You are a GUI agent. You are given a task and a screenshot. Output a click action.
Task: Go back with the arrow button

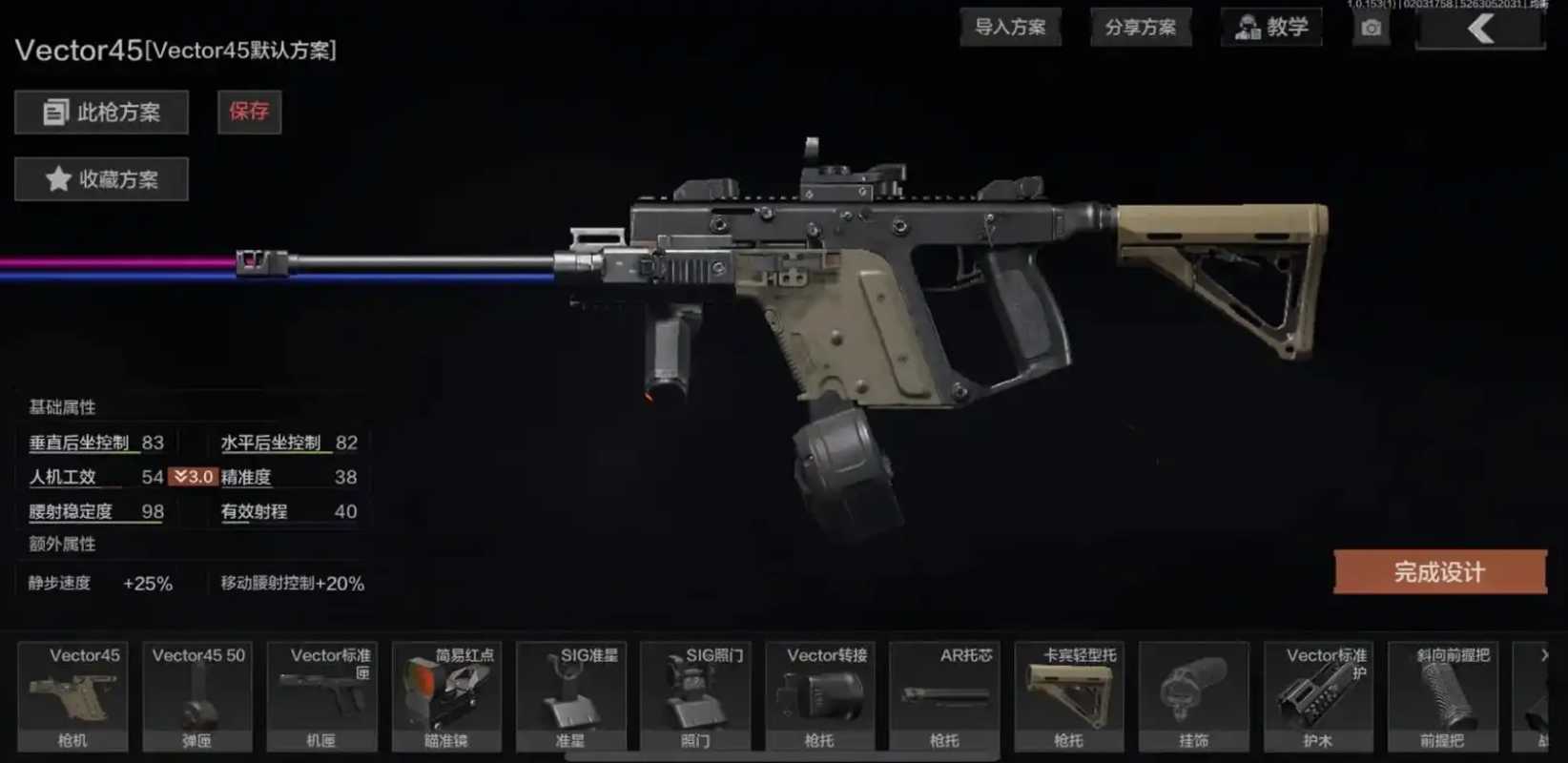[1479, 29]
